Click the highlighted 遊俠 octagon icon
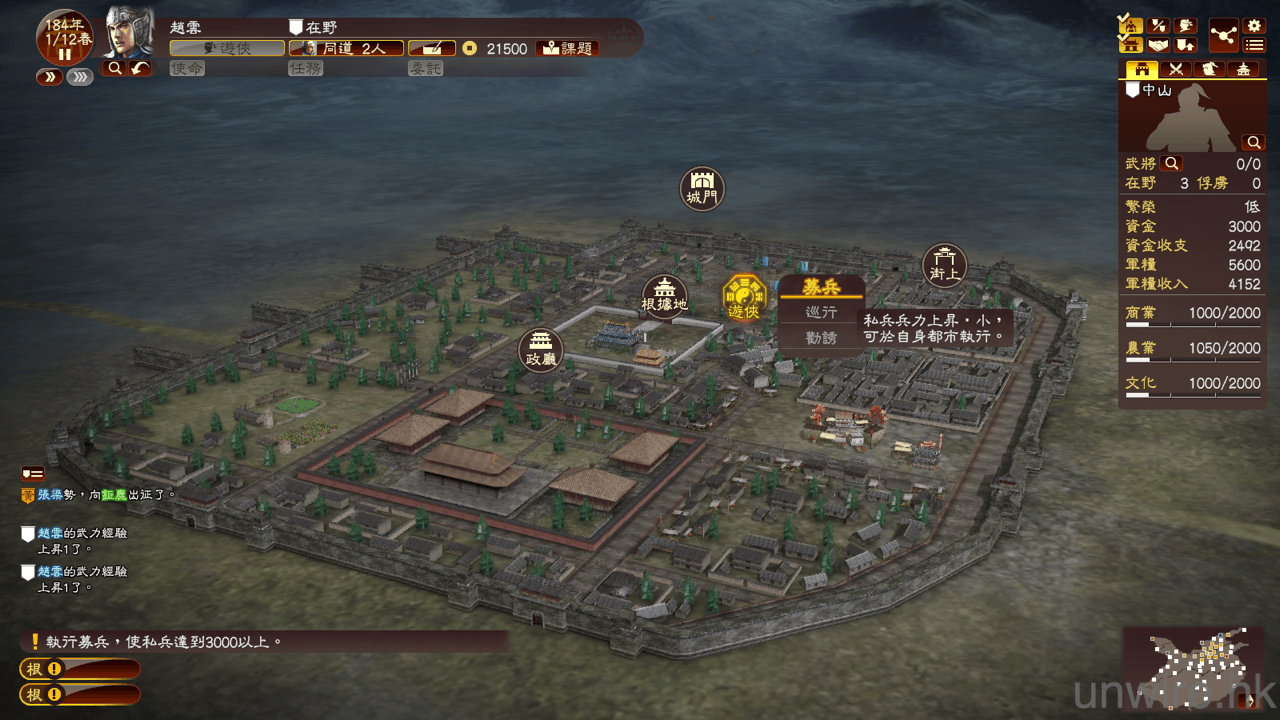This screenshot has height=720, width=1280. pos(744,297)
